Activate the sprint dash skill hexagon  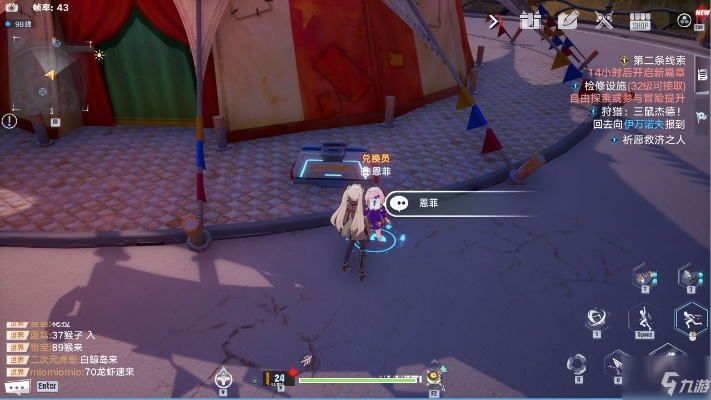point(689,320)
